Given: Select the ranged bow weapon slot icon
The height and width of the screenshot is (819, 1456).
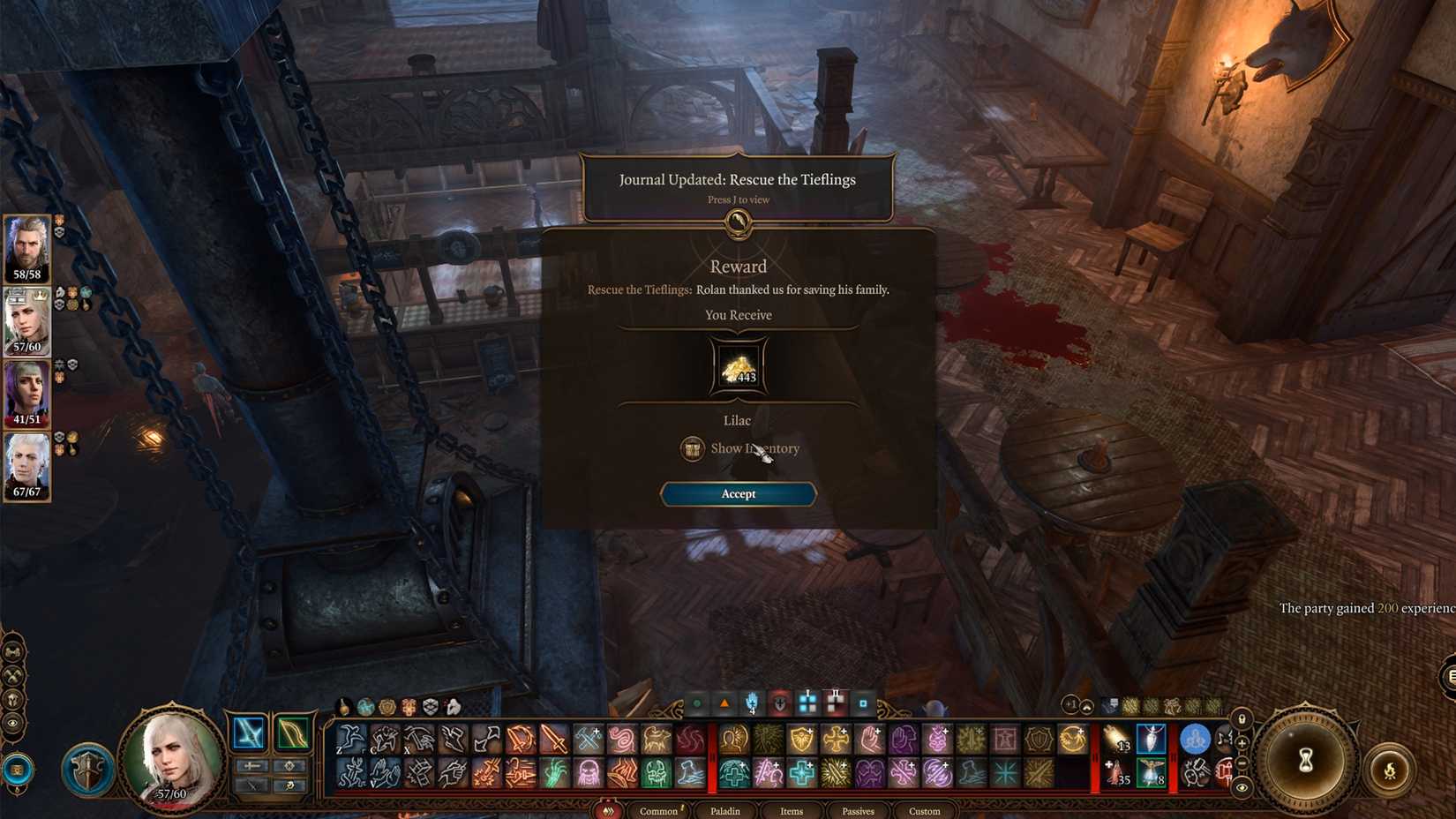Looking at the screenshot, I should pos(293,734).
